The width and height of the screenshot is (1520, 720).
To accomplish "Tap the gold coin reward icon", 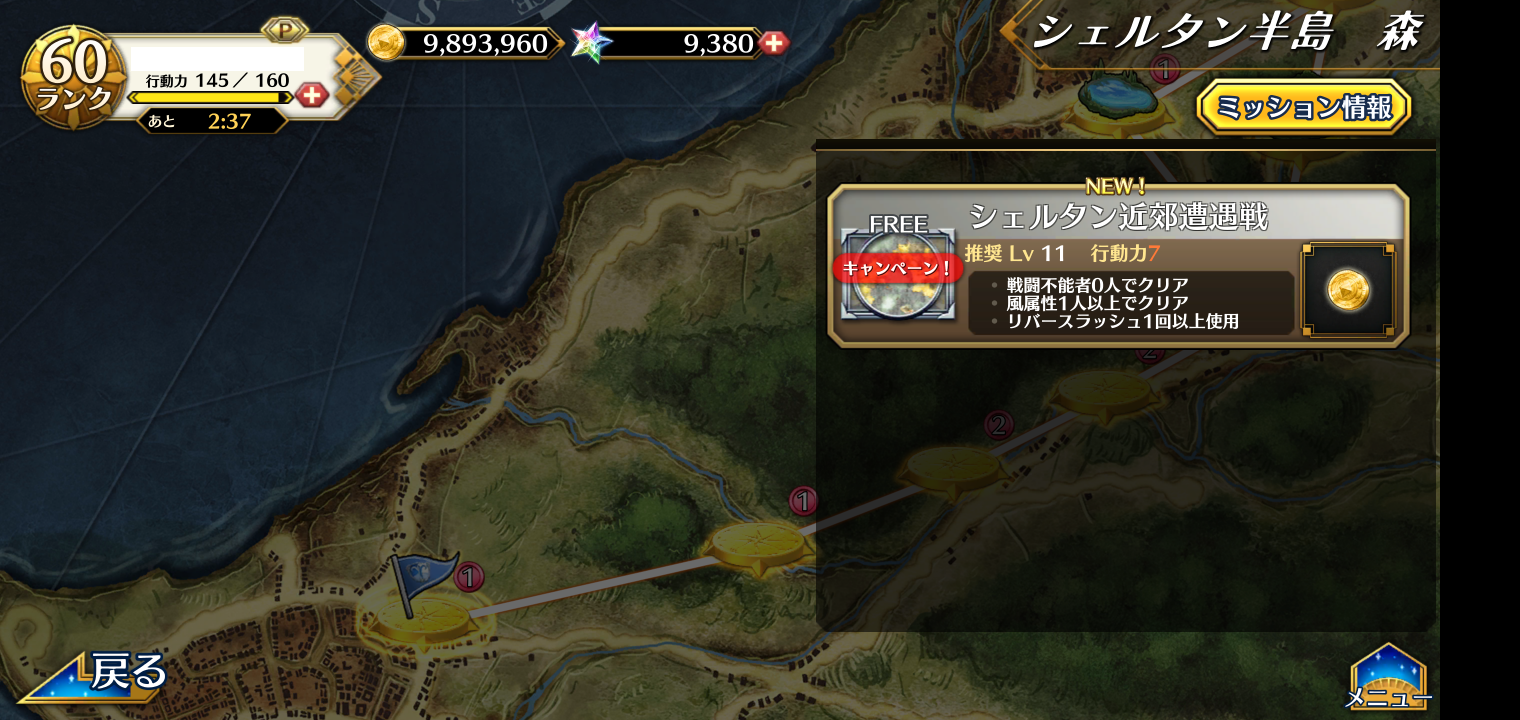I will coord(1347,290).
